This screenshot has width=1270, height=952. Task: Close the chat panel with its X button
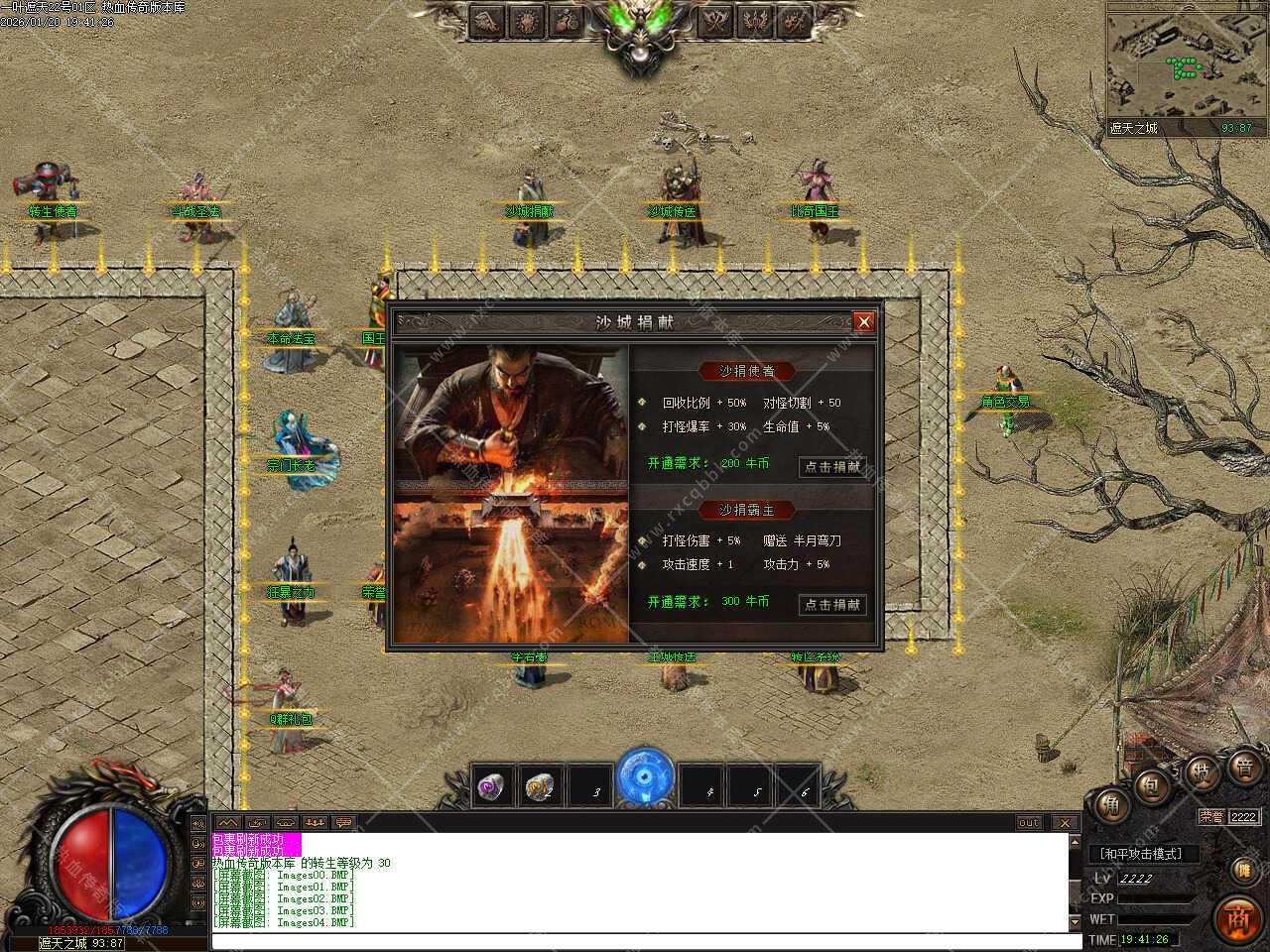pos(1065,823)
